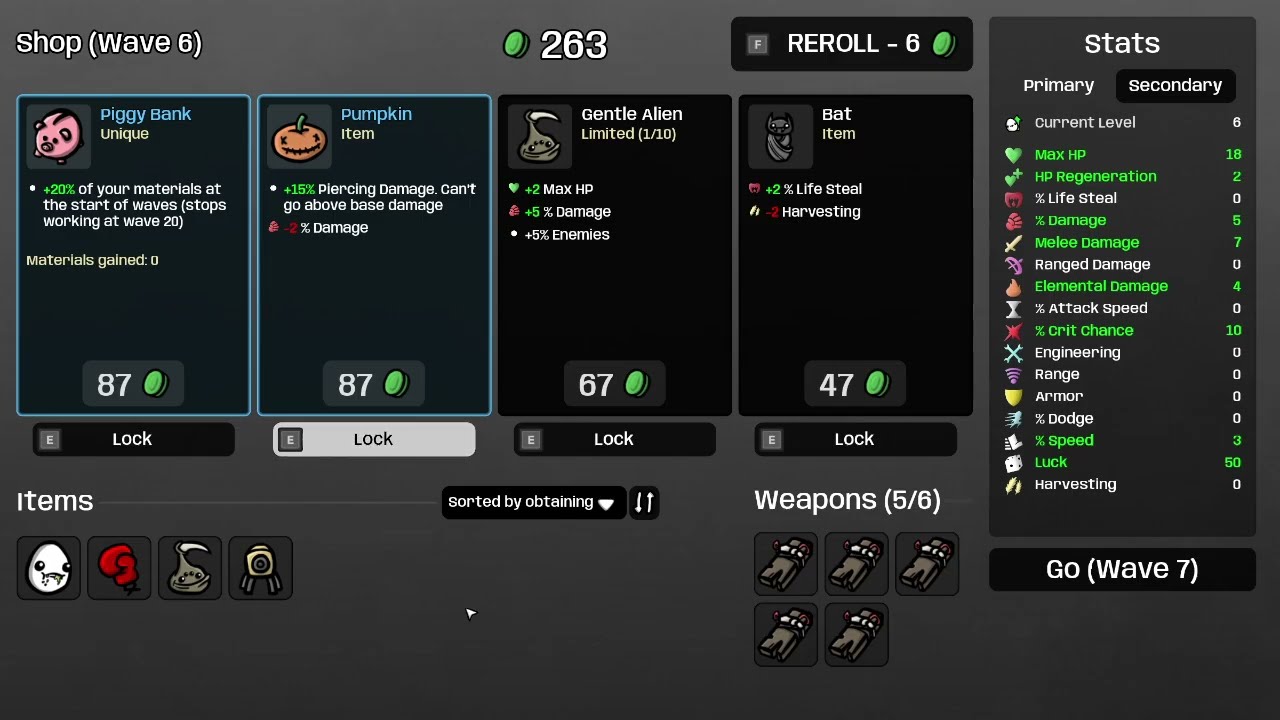Switch to the Primary stats tab
Screen dimensions: 1280x720
click(1058, 86)
